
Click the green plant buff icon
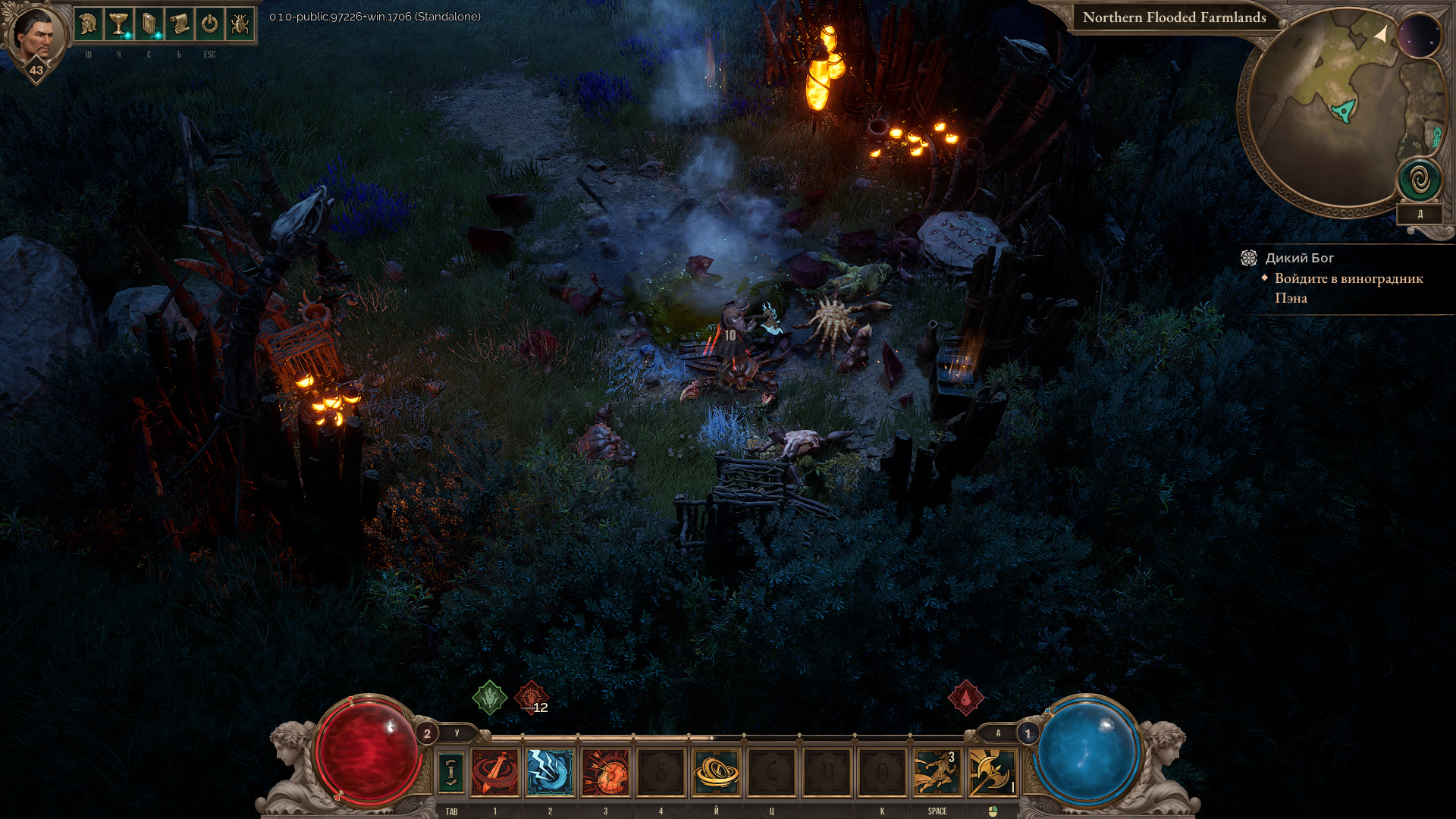point(490,697)
